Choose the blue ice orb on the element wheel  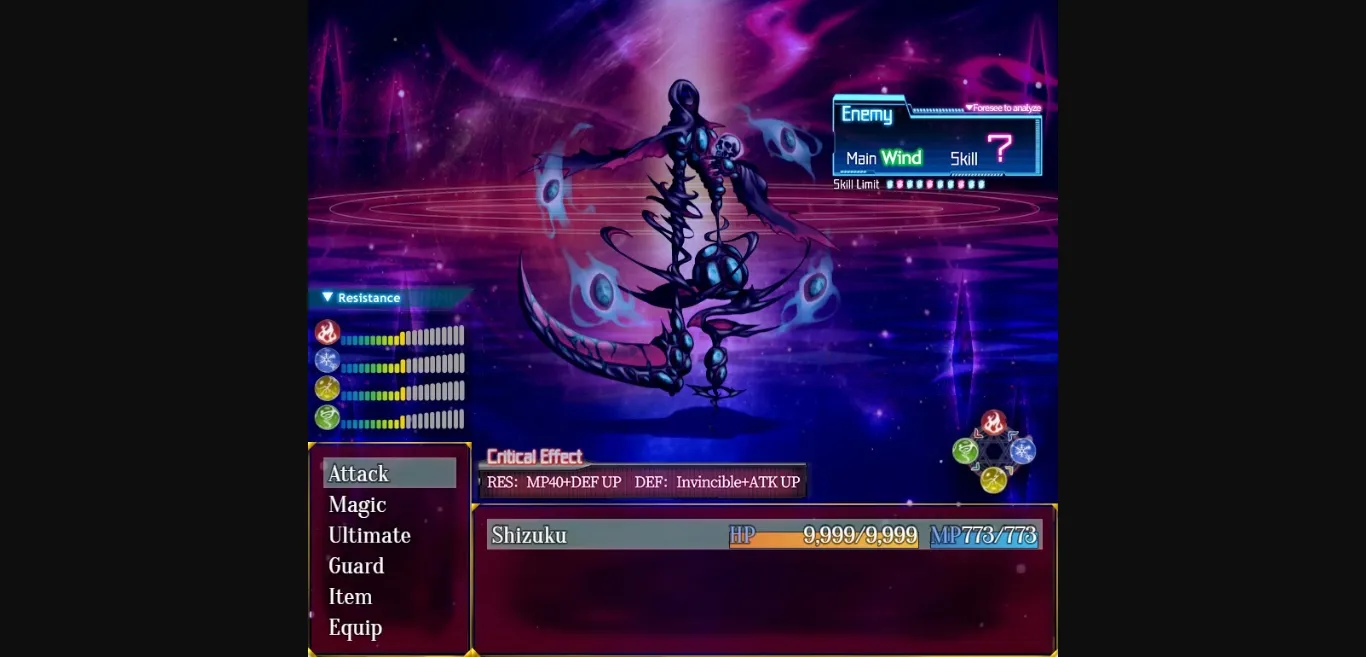pos(1022,451)
